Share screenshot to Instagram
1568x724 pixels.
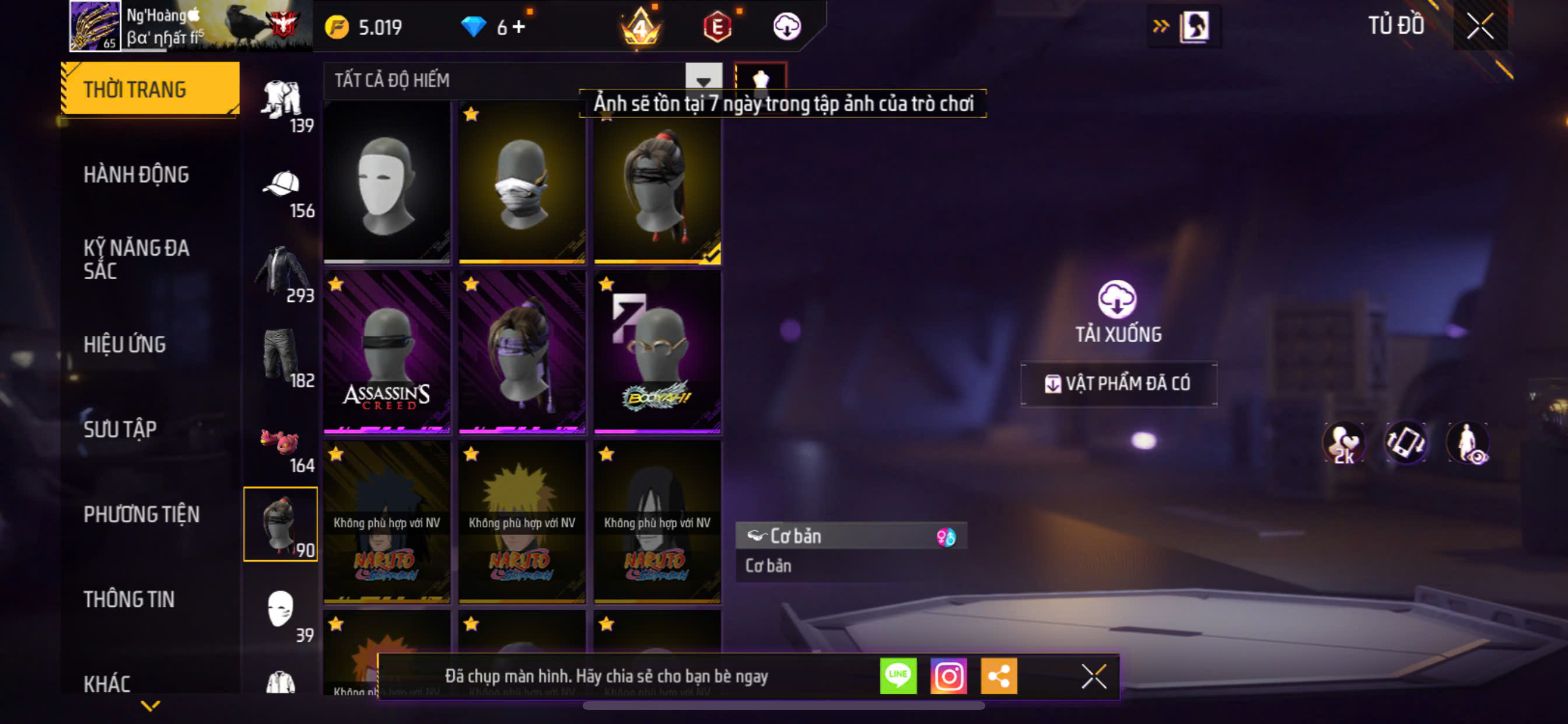pos(949,676)
